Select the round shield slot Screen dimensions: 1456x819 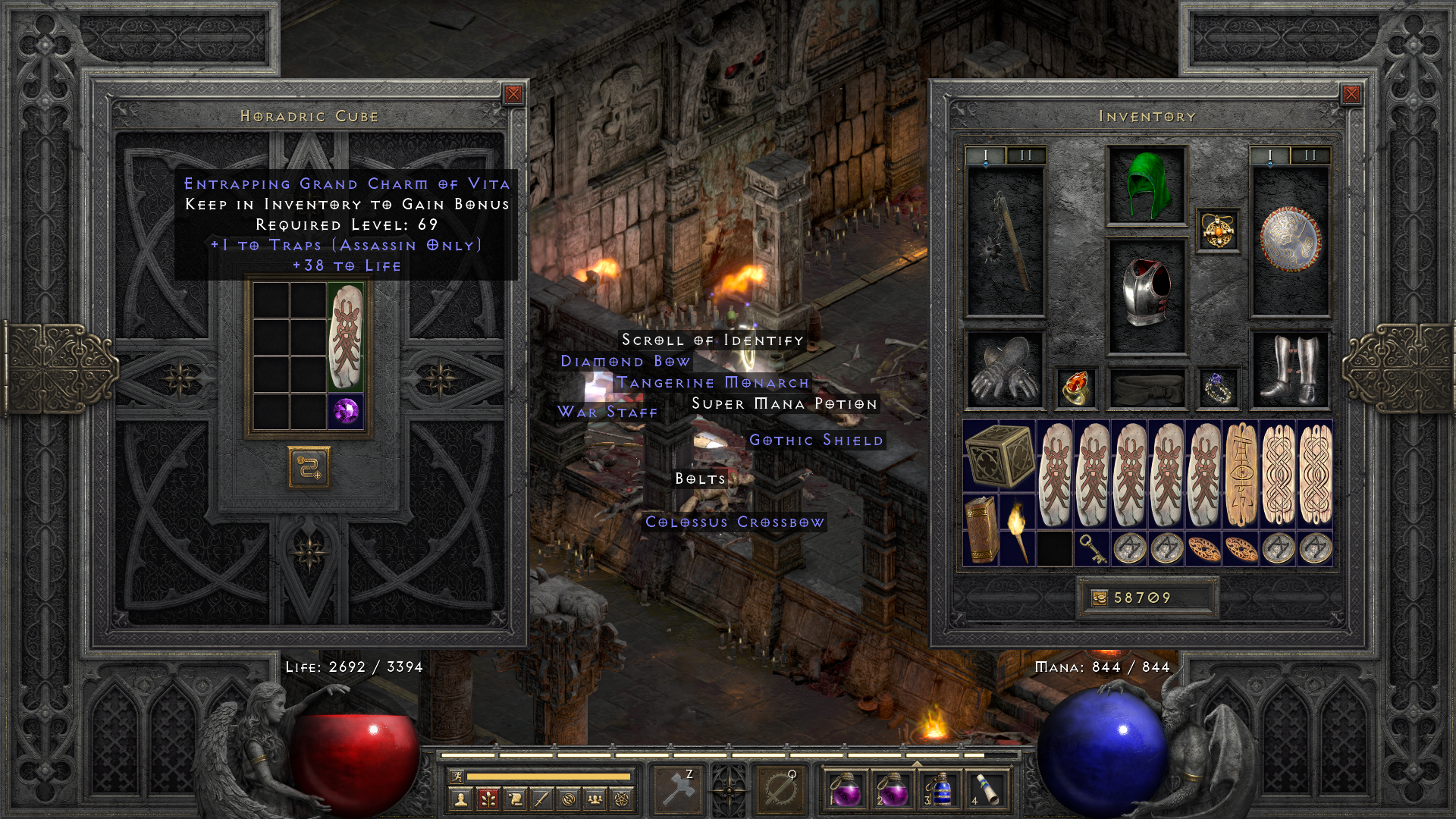pos(1289,241)
